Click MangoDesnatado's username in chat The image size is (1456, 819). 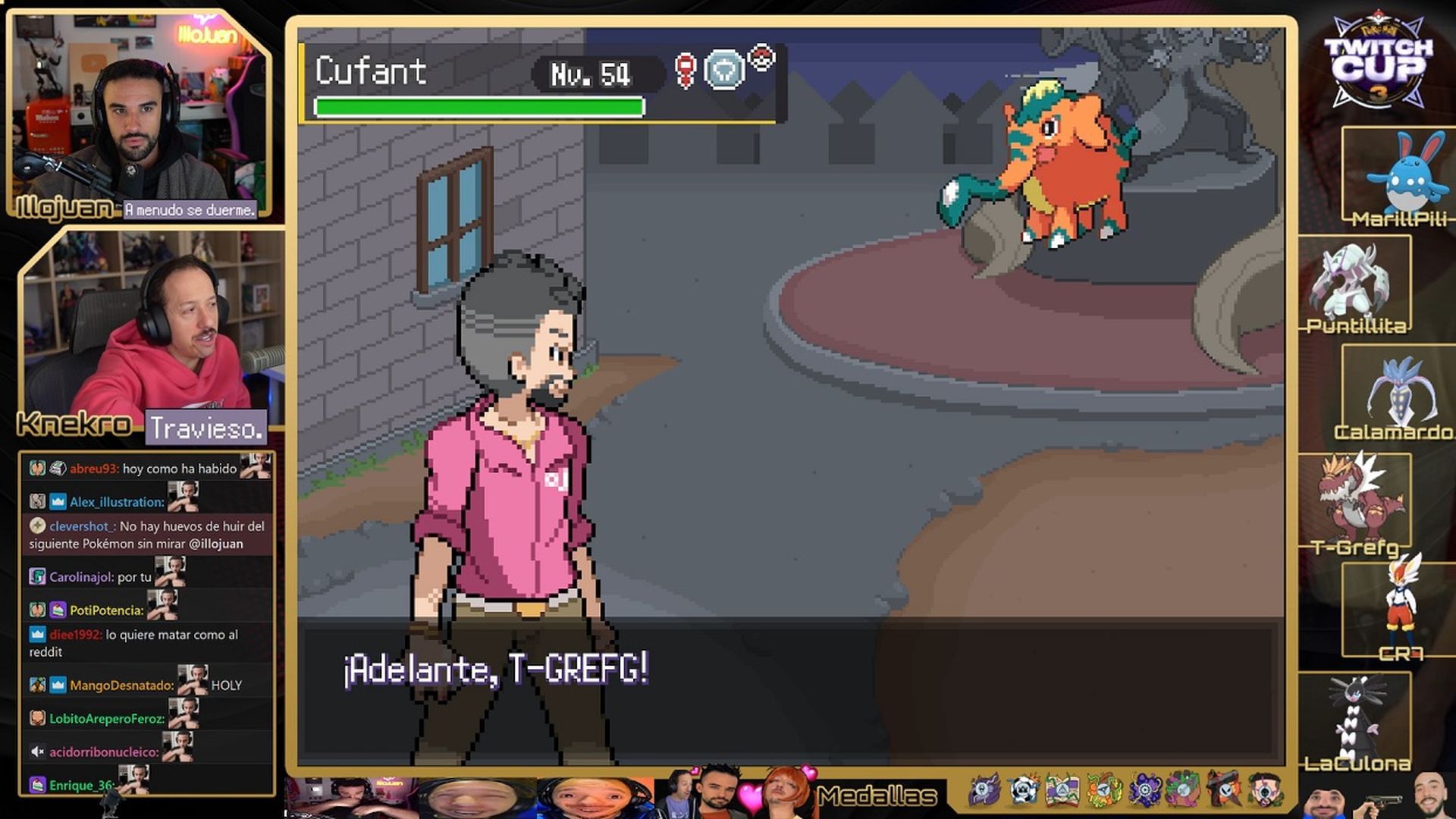(121, 686)
